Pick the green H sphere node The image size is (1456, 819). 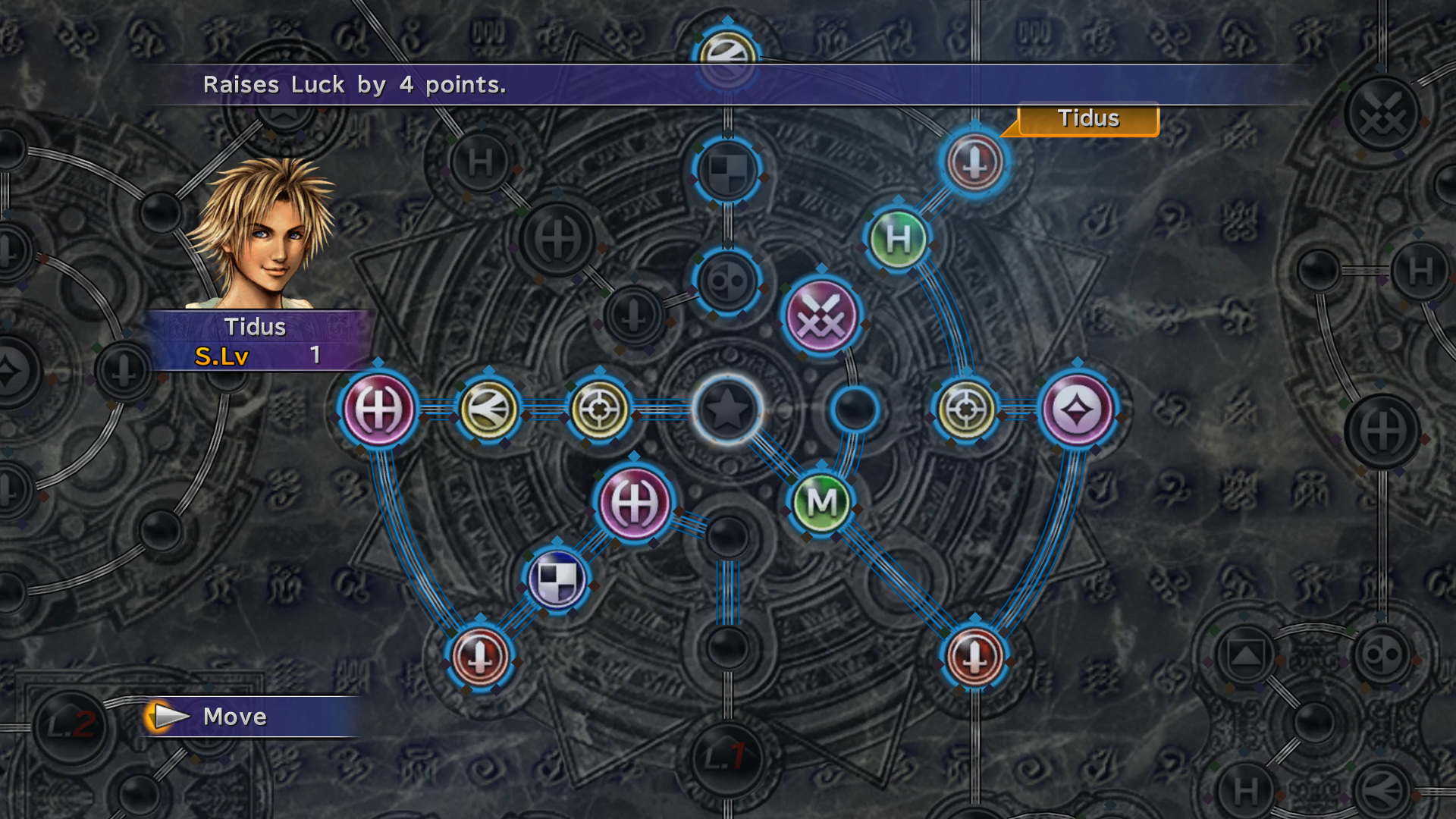pos(898,240)
